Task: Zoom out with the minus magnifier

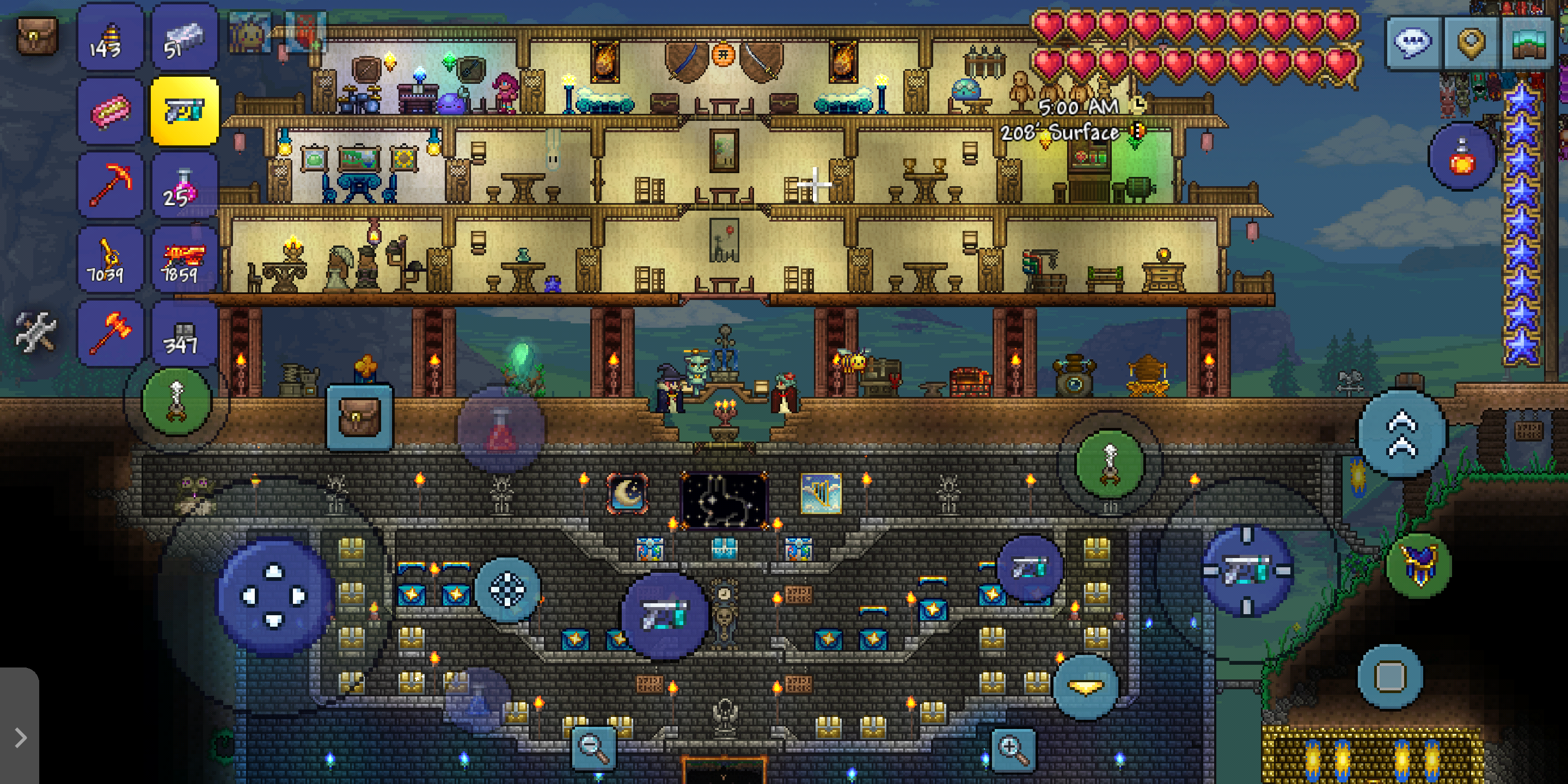Action: 593,748
